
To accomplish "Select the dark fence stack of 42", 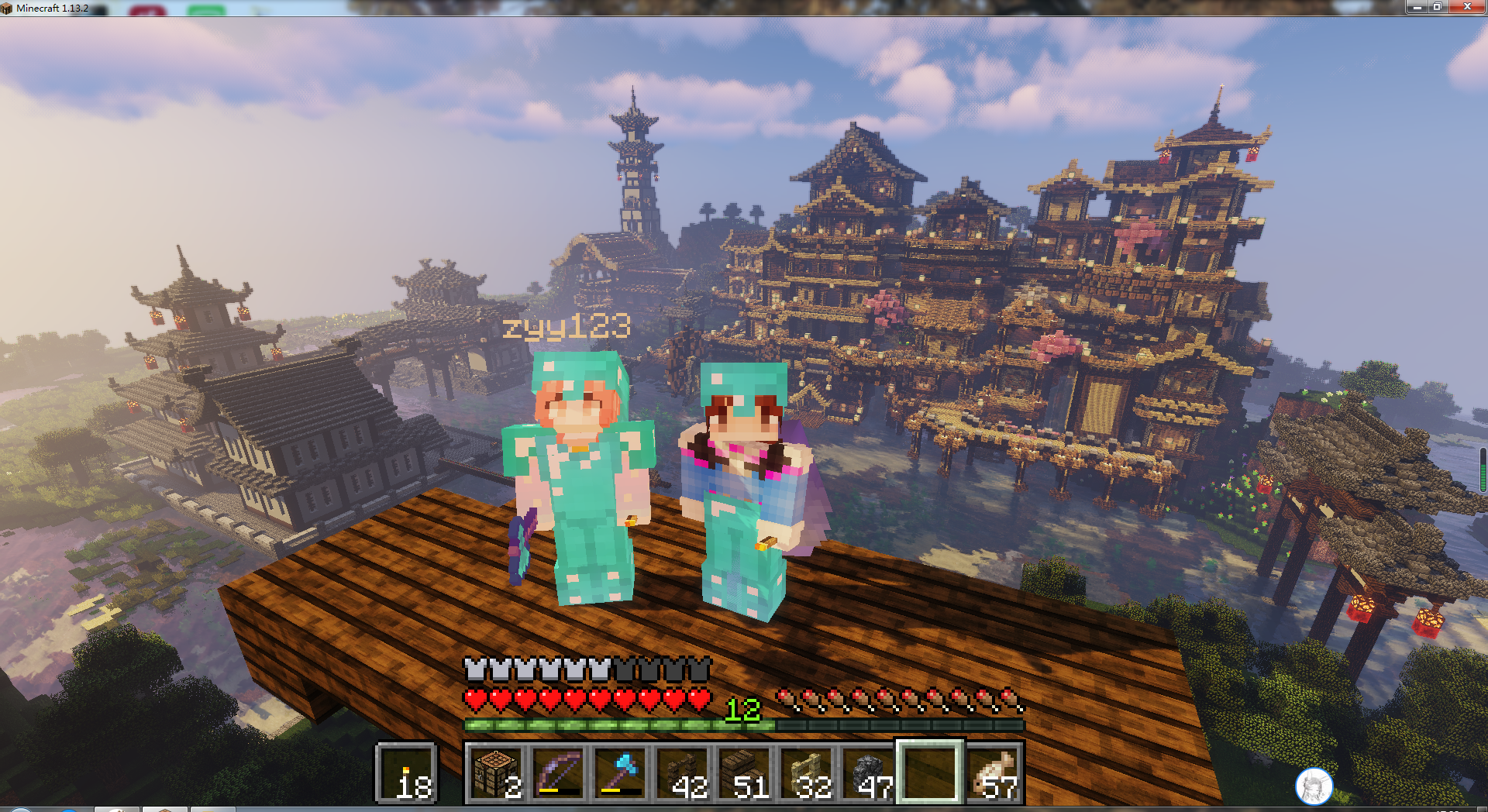I will (682, 772).
